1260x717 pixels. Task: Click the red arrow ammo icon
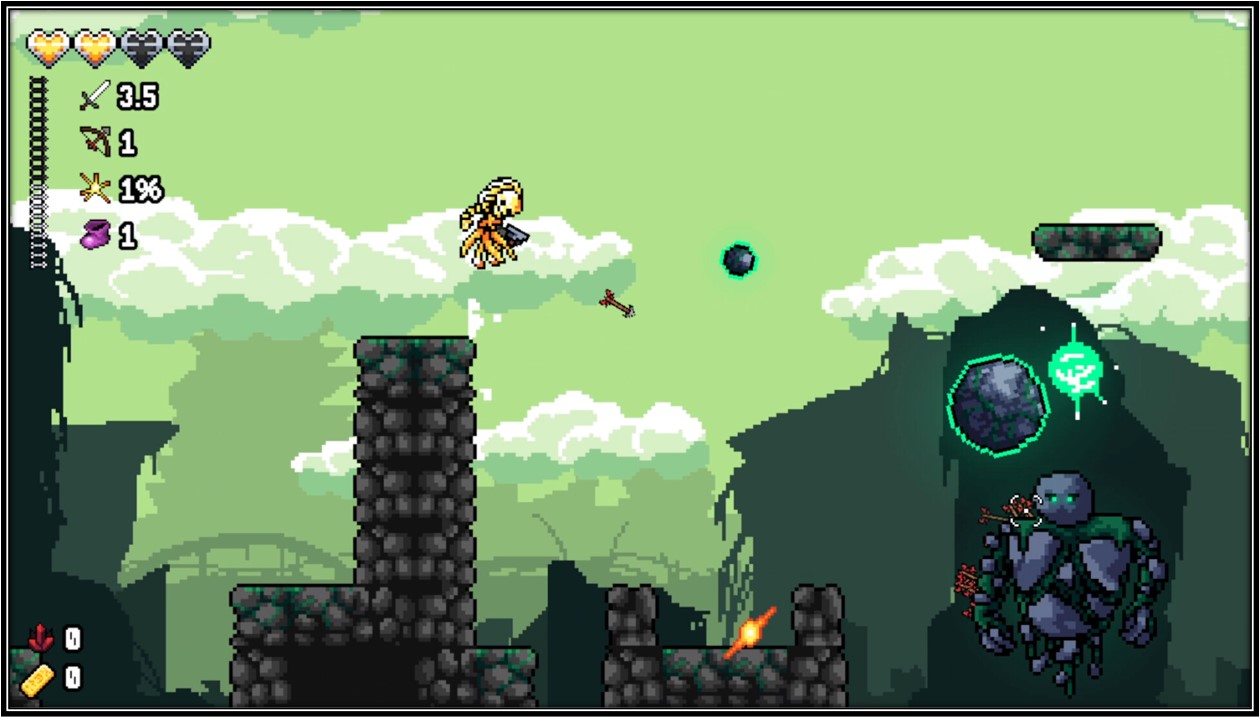pyautogui.click(x=40, y=637)
